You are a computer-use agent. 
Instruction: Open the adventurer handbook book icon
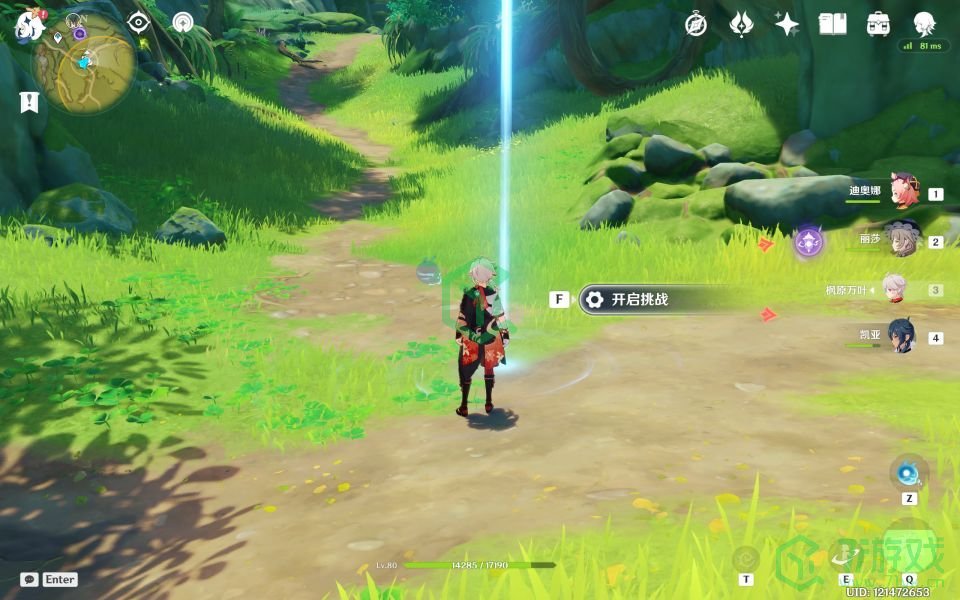833,24
